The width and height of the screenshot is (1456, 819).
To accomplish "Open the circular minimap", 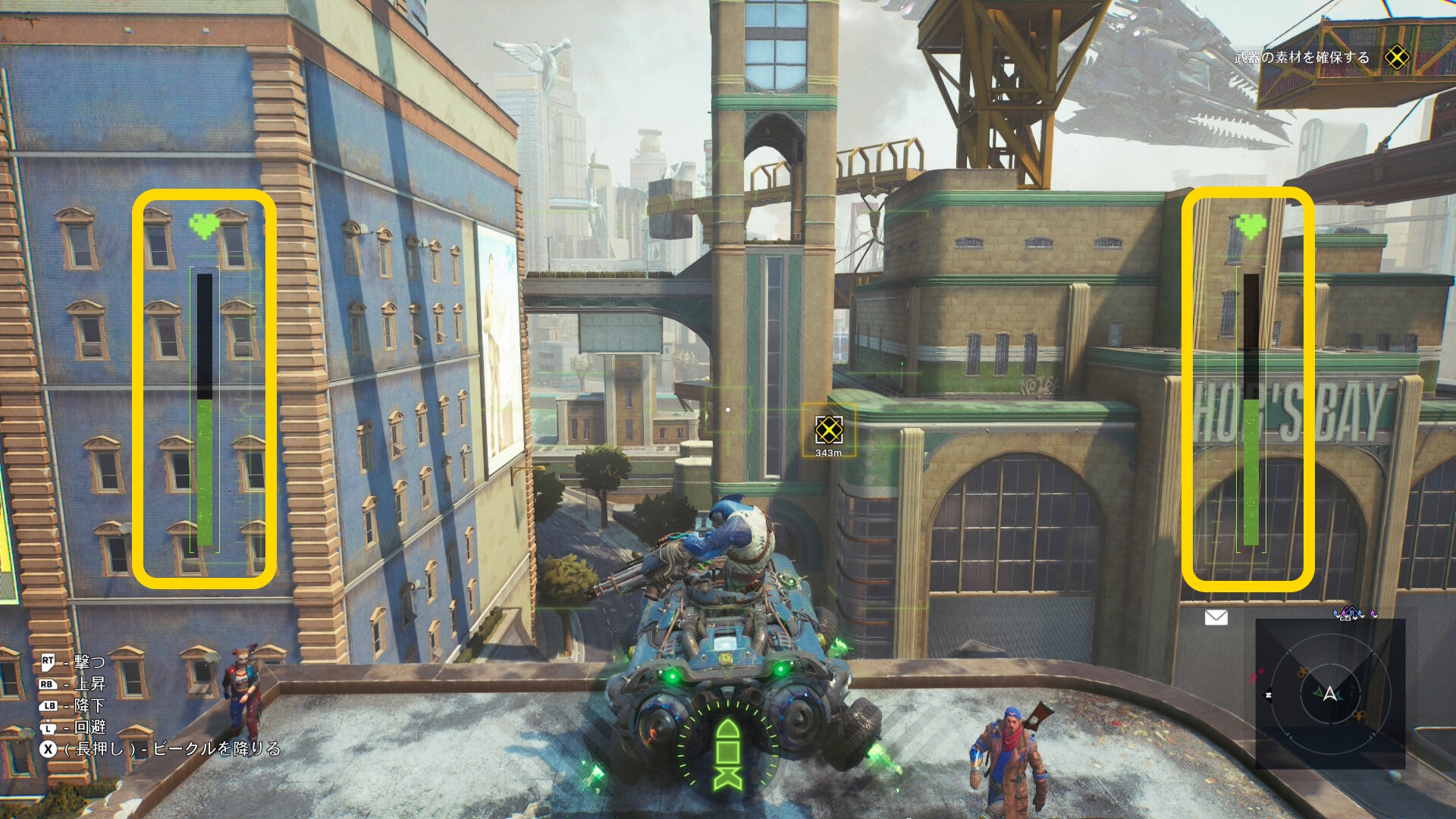I will point(1329,693).
